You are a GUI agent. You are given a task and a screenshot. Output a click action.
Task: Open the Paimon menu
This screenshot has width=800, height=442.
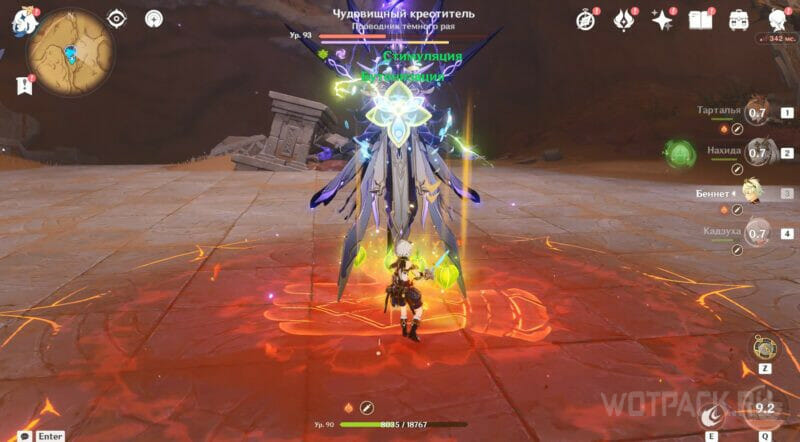coord(21,22)
